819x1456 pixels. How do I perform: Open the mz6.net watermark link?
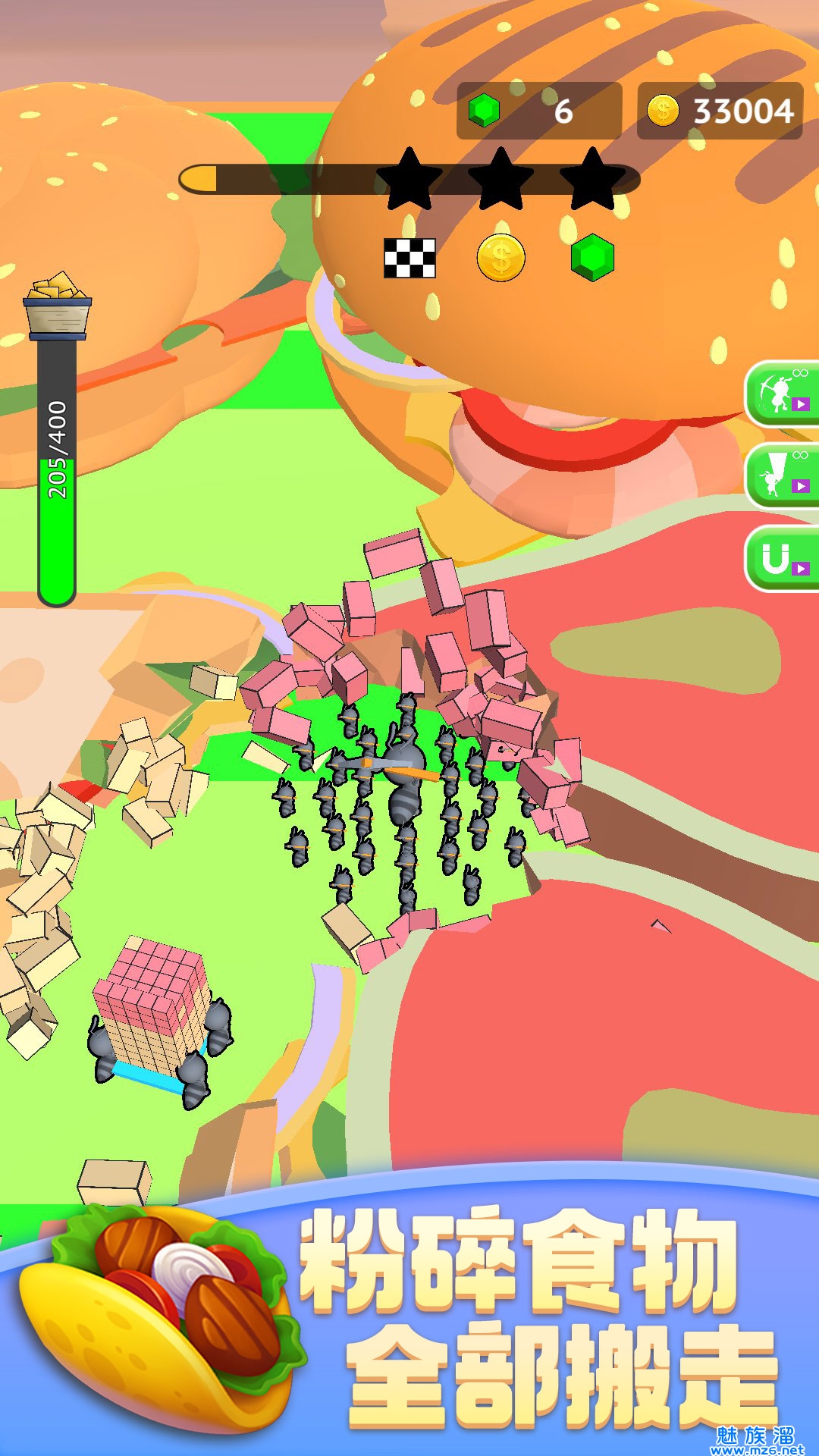756,1442
